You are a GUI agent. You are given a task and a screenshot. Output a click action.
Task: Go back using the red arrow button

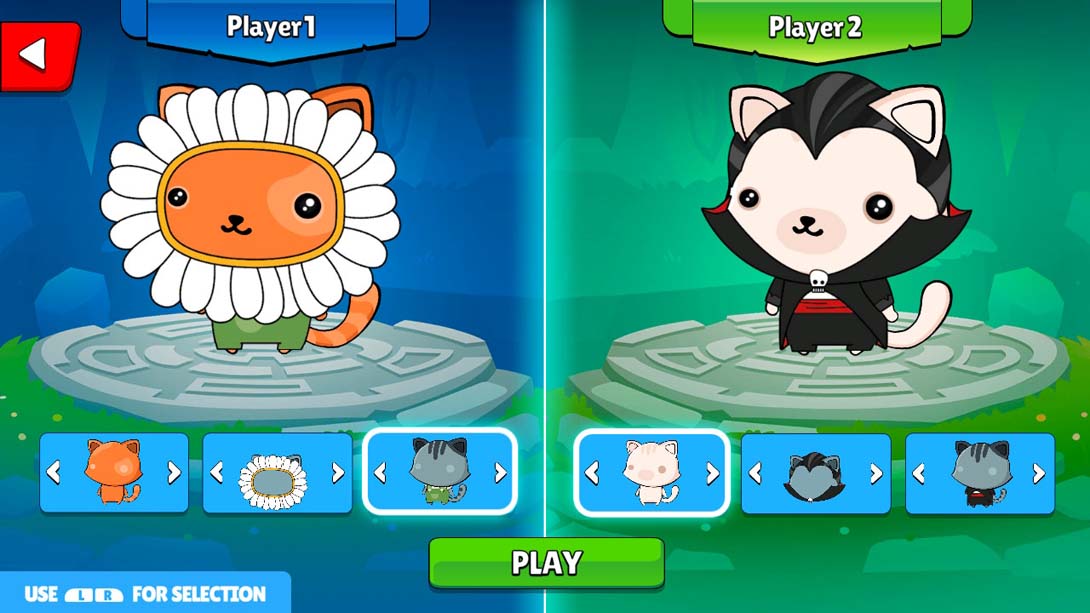click(36, 56)
